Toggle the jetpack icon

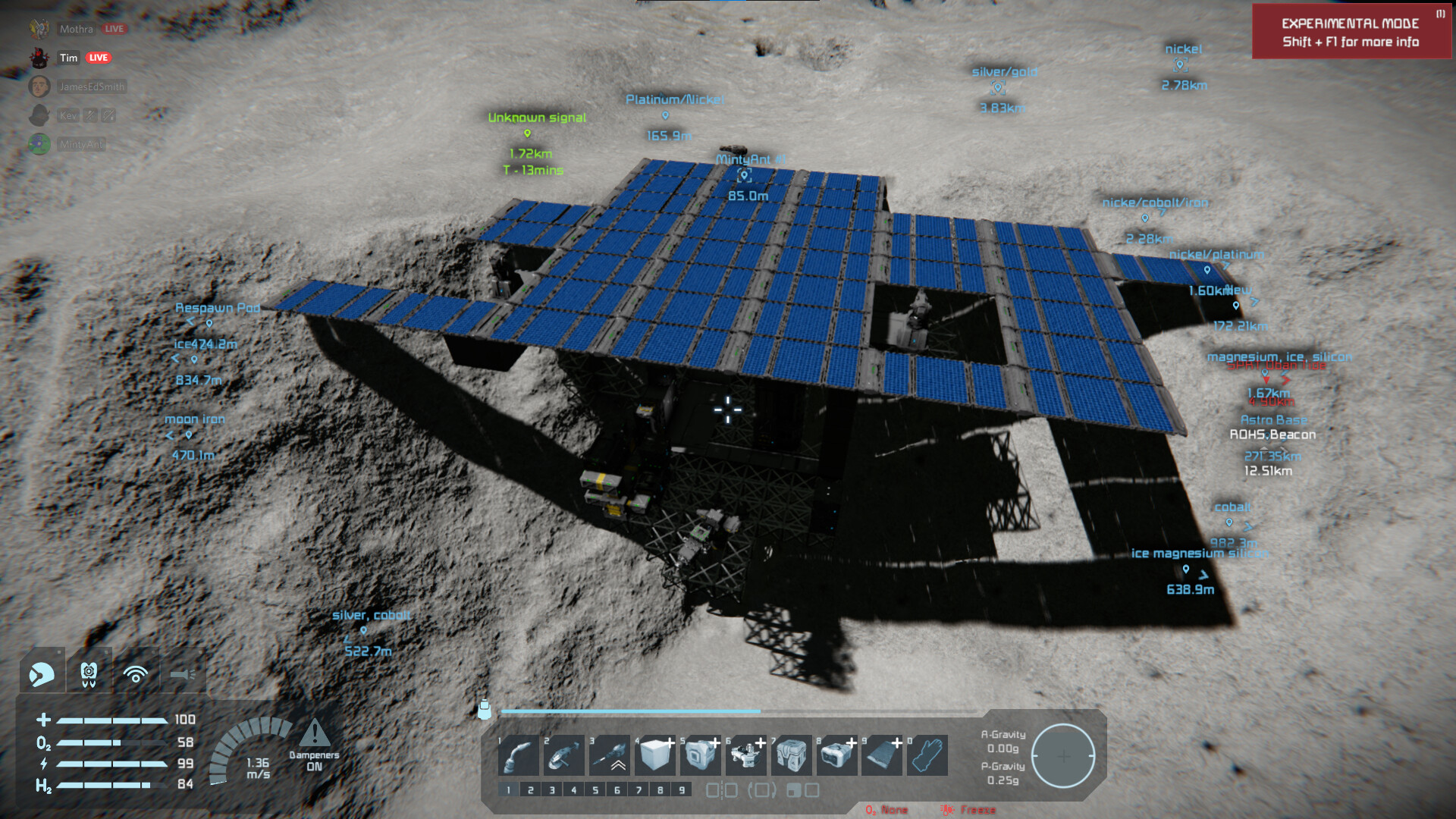pyautogui.click(x=89, y=673)
